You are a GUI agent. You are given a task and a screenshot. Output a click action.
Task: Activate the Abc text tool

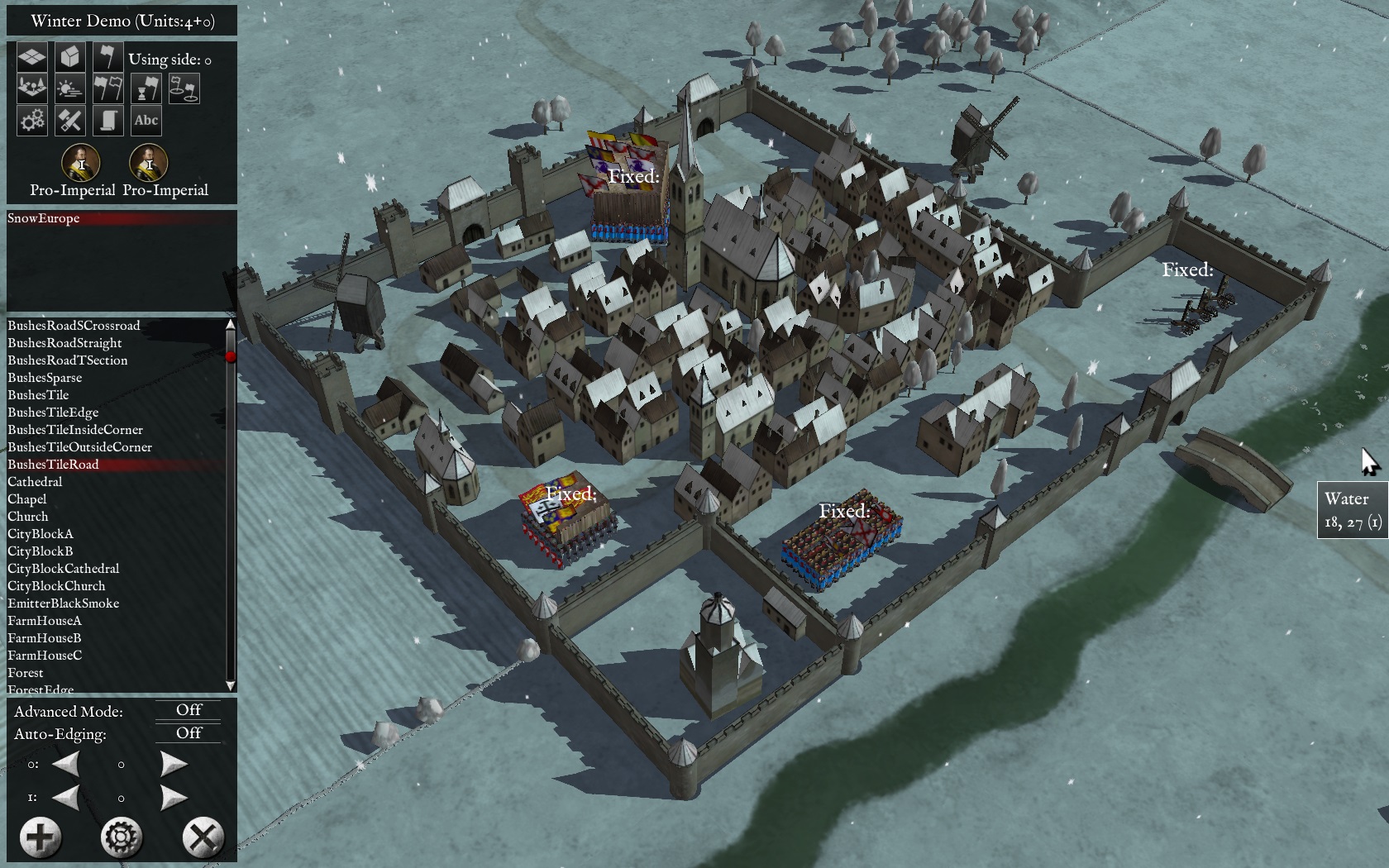[146, 121]
